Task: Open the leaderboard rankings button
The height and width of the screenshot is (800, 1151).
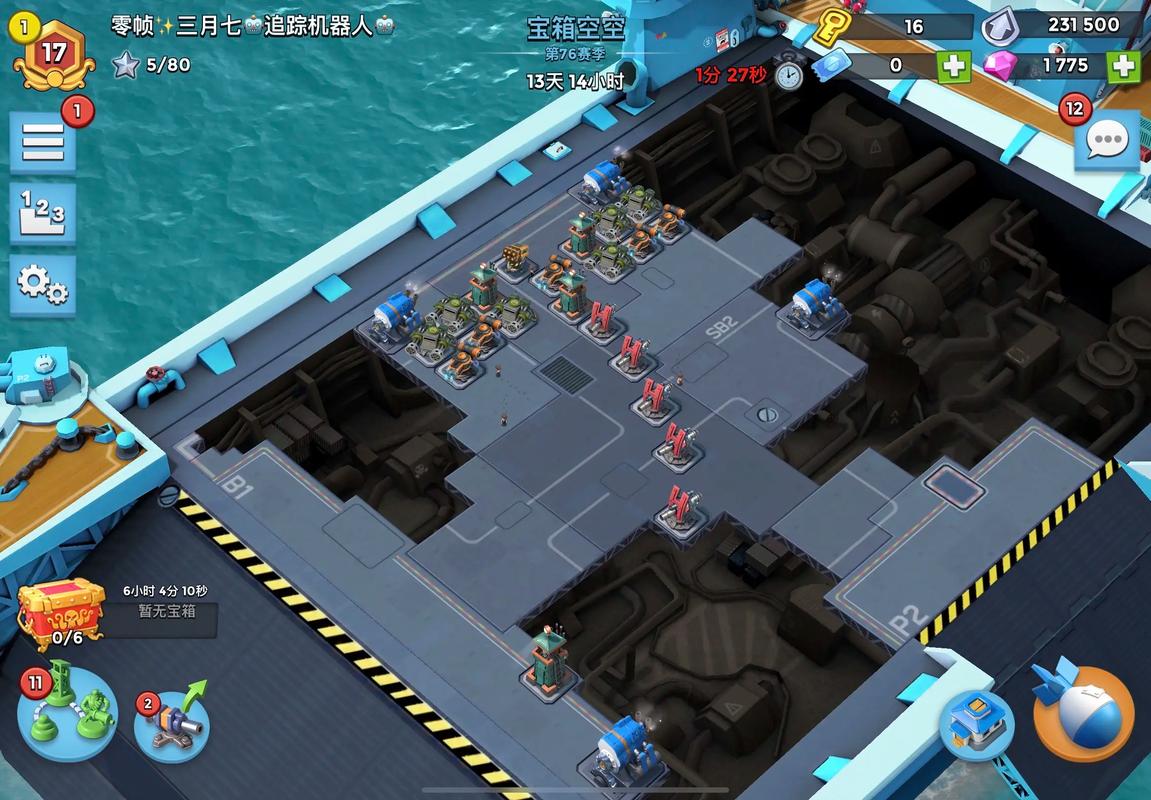Action: (x=43, y=212)
